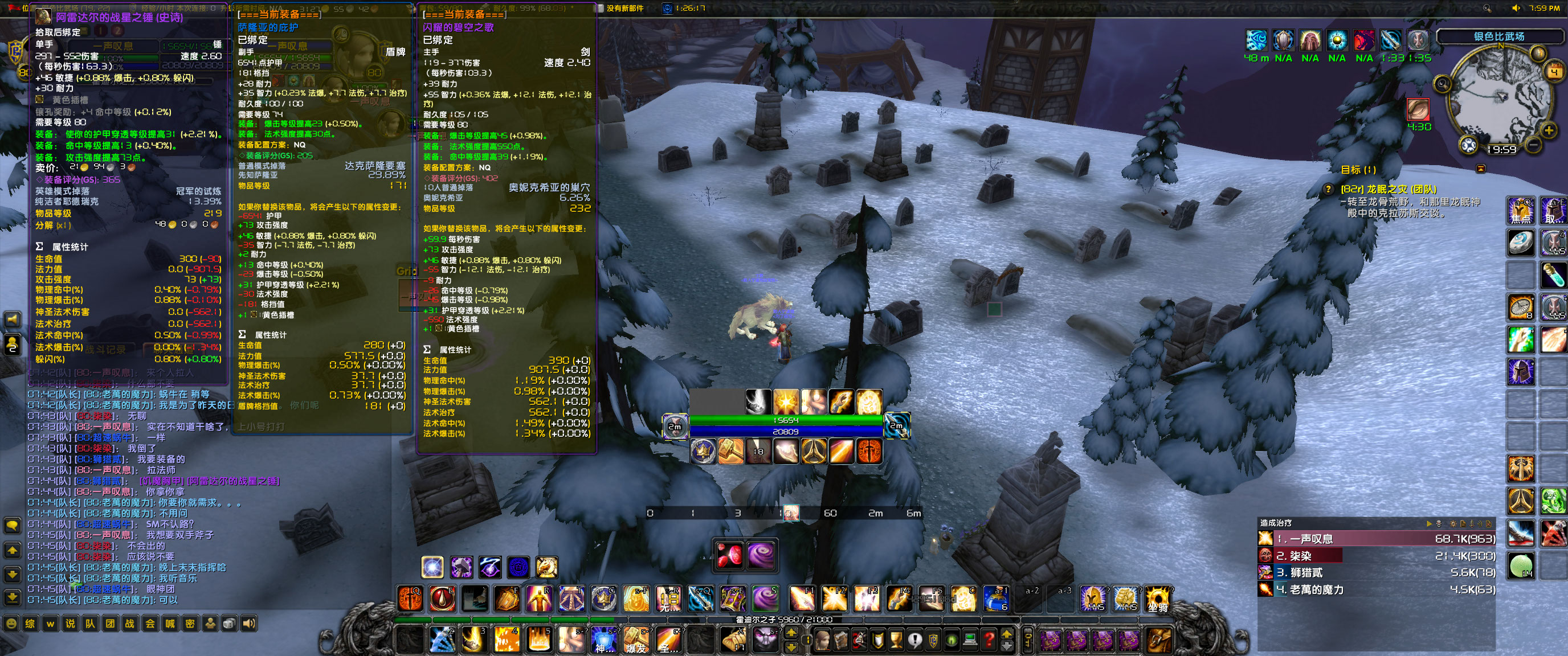The height and width of the screenshot is (656, 1568).
Task: Click the dice roll icon in the chat button bar
Action: coord(230,624)
